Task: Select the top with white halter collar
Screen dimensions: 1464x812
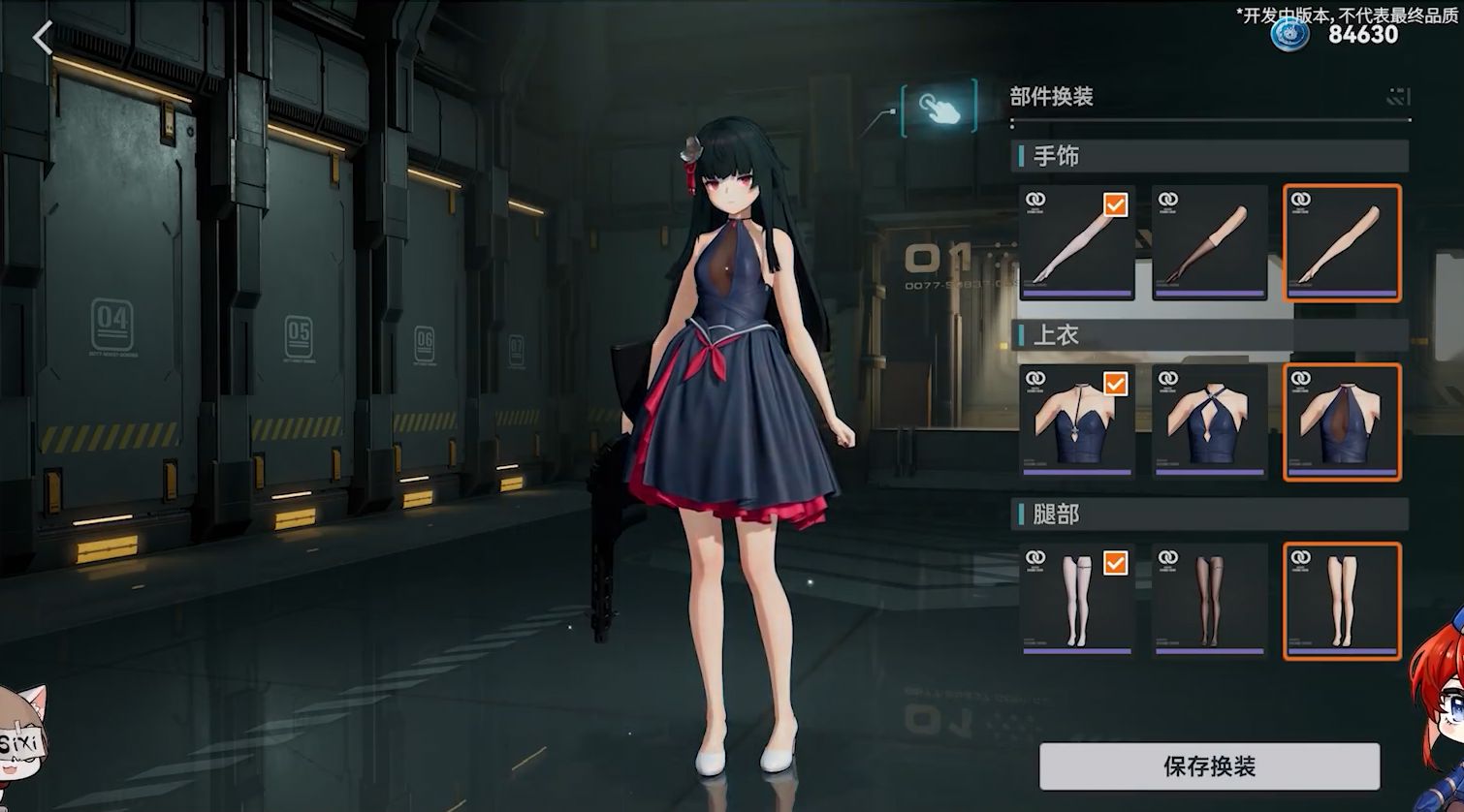Action: 1076,422
